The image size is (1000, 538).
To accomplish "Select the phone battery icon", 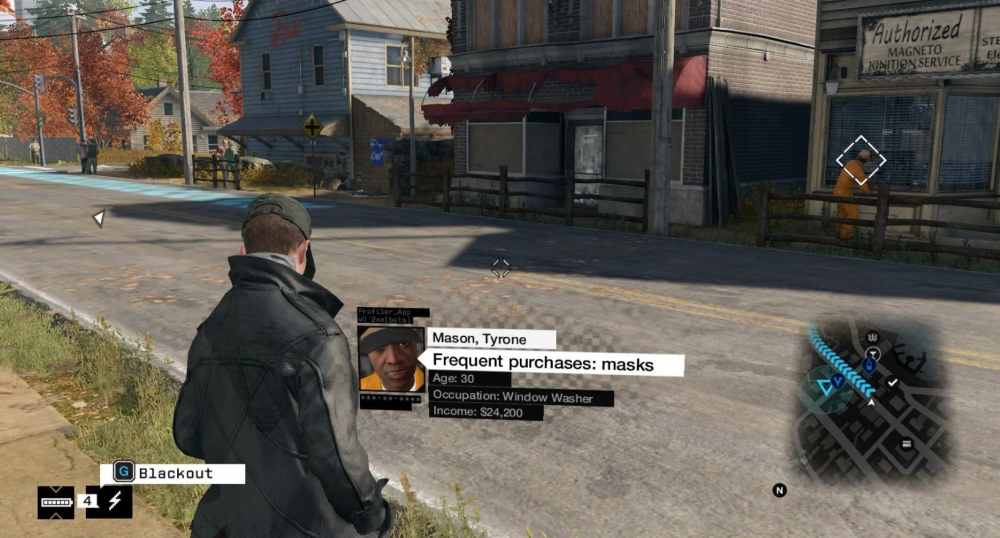I will tap(56, 501).
